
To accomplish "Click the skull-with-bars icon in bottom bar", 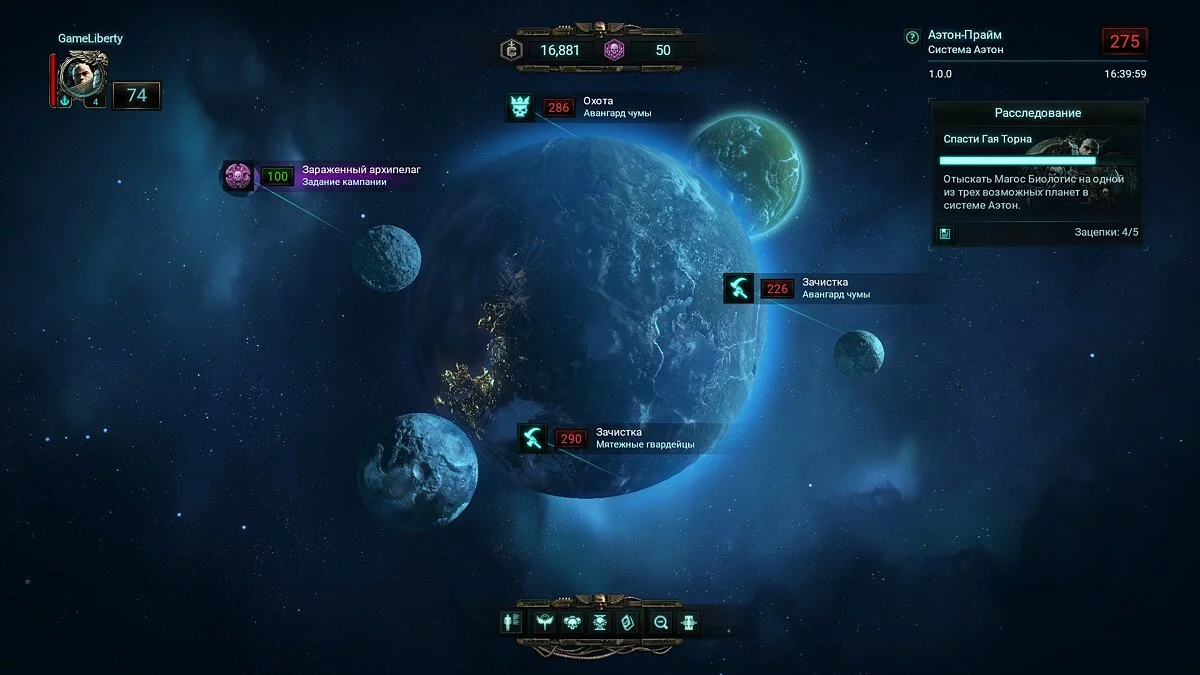I will 600,622.
